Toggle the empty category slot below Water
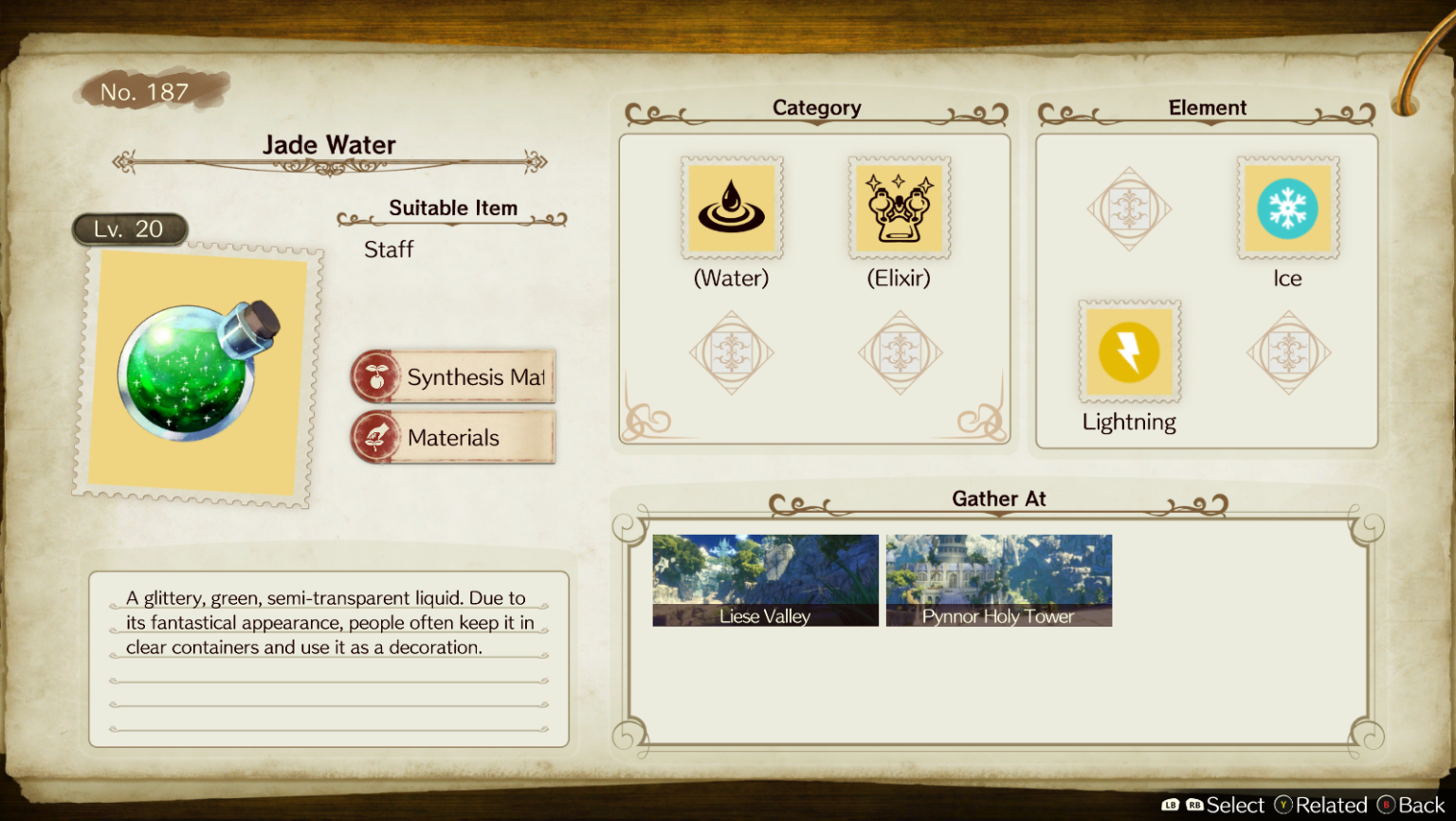The image size is (1456, 821). click(731, 351)
